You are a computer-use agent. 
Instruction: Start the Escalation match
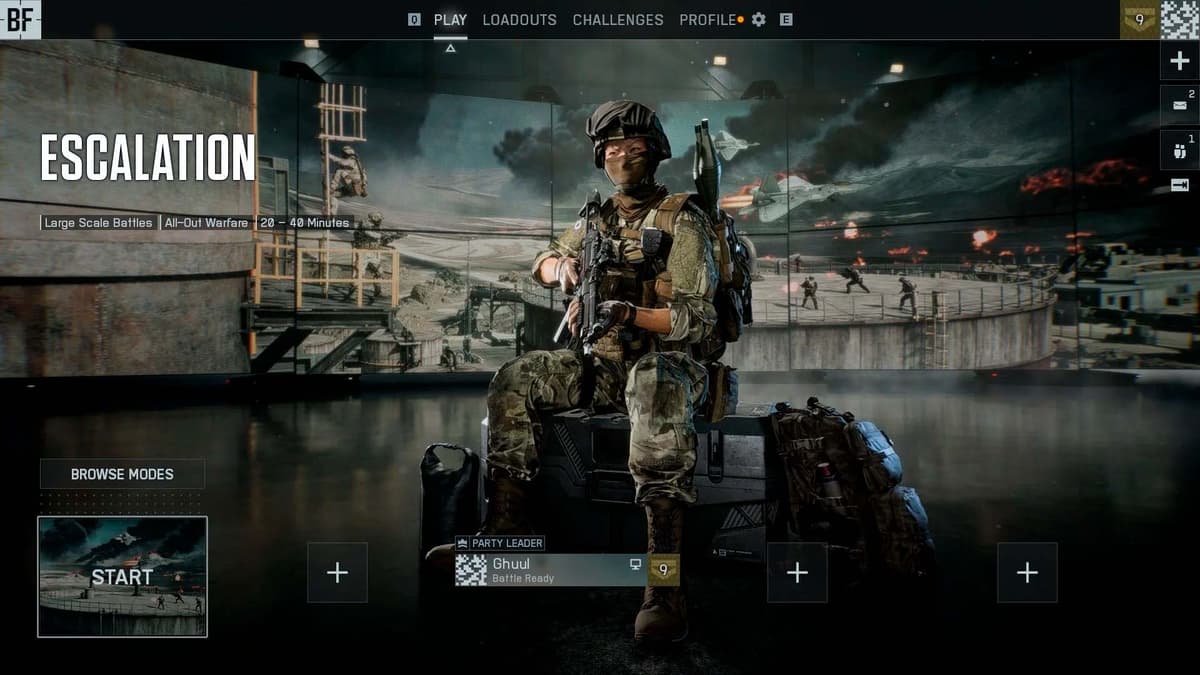[x=122, y=577]
